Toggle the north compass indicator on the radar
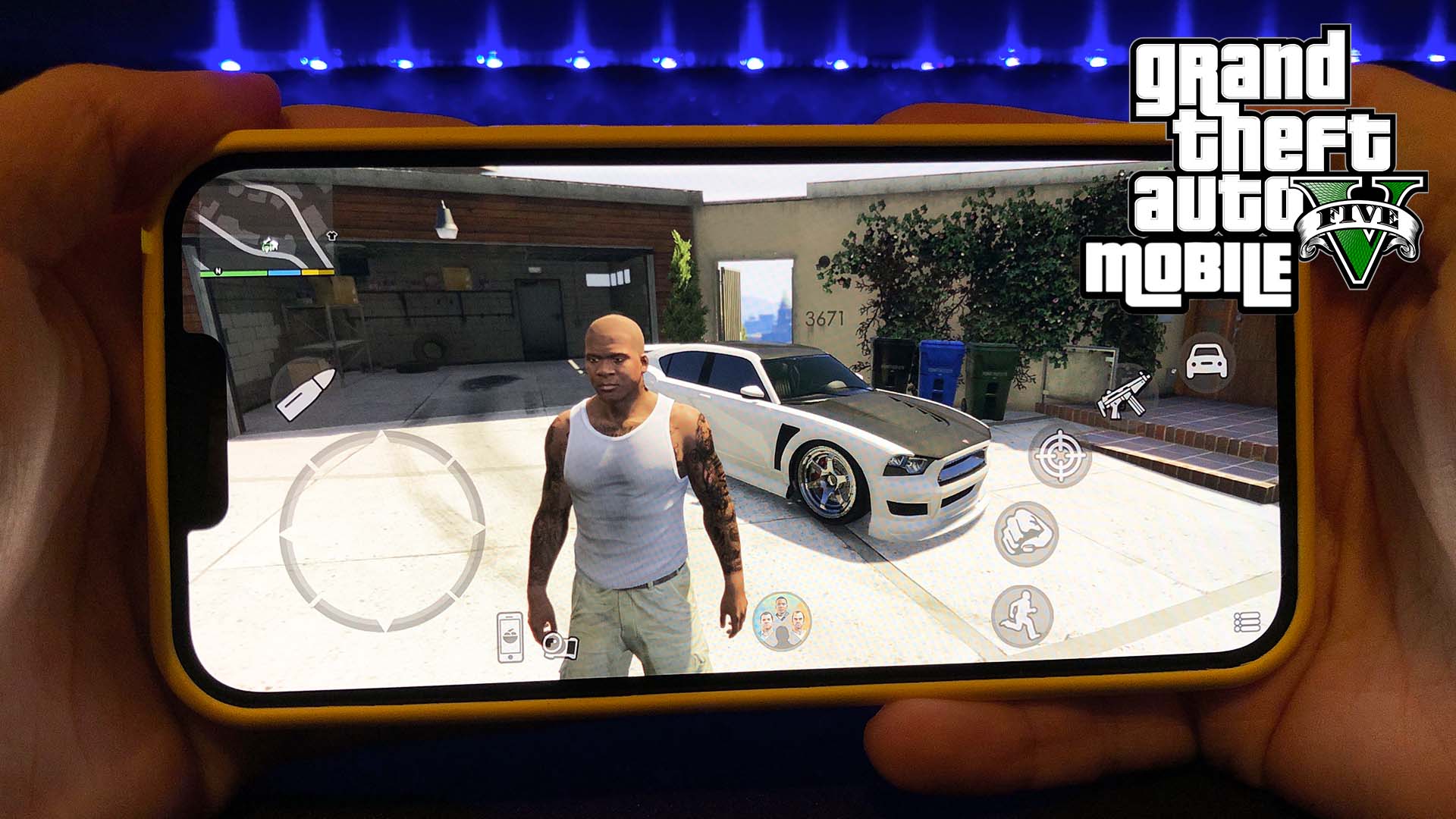The image size is (1456, 819). pos(218,271)
